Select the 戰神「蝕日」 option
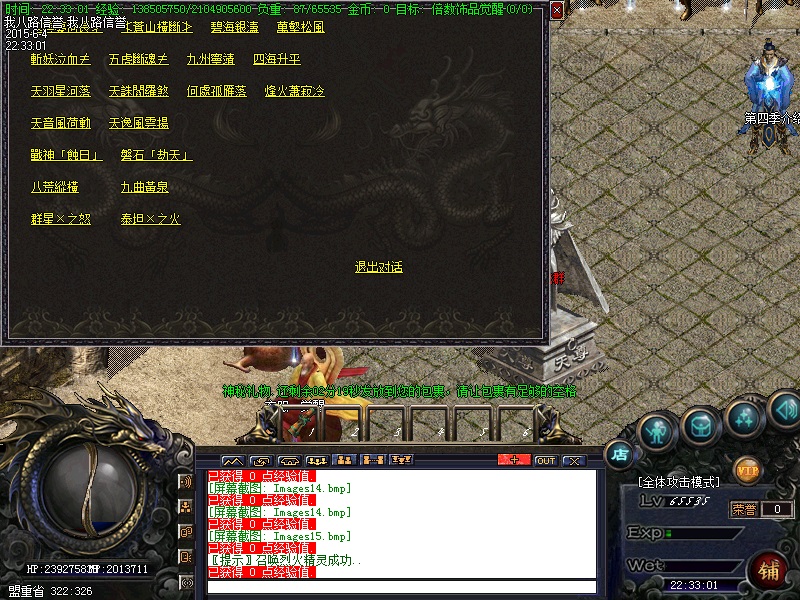Image resolution: width=800 pixels, height=600 pixels. [x=66, y=155]
